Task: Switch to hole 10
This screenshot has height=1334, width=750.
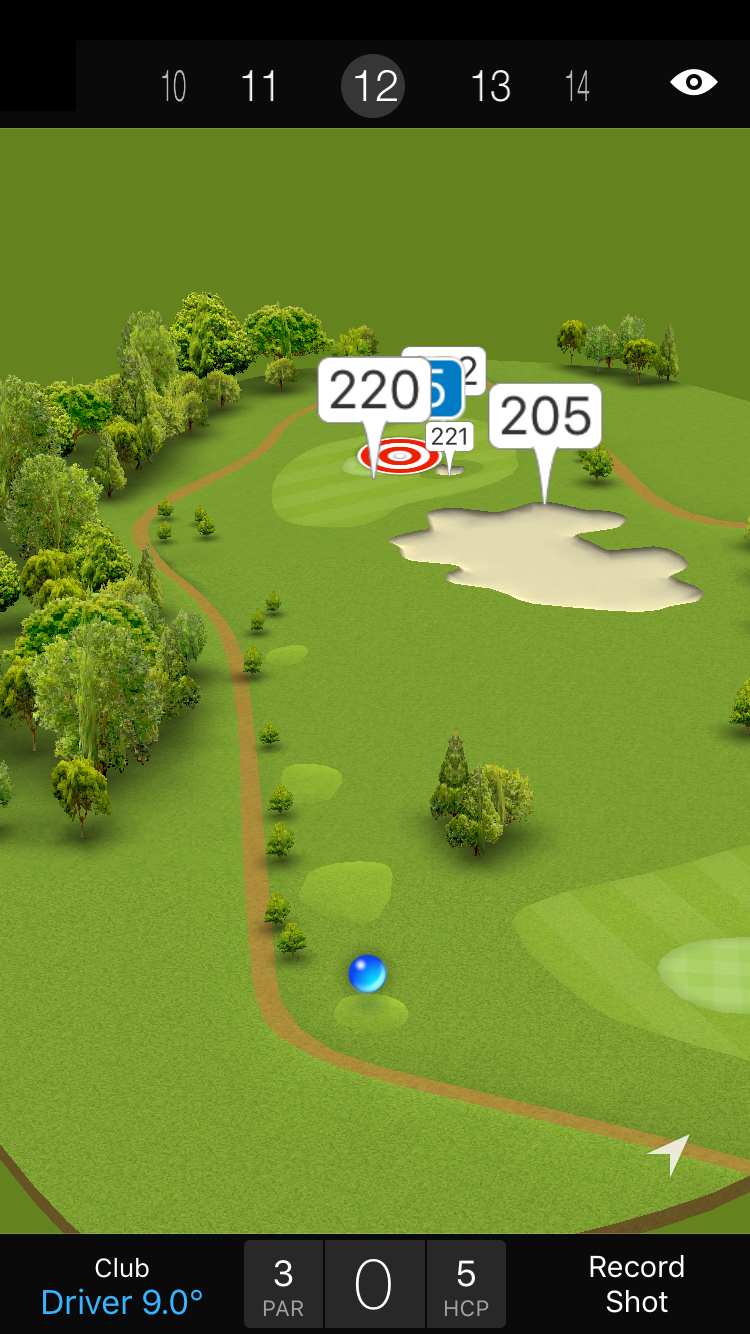Action: [173, 87]
